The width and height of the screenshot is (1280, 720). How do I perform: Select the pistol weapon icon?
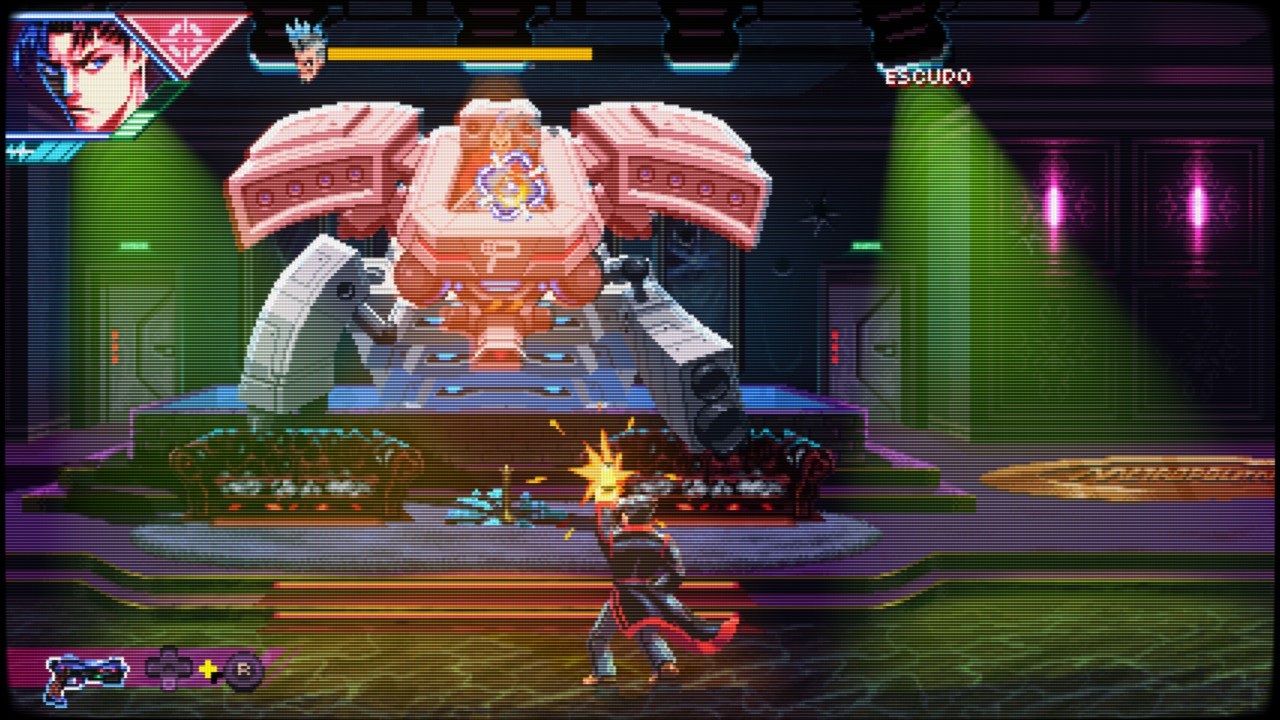coord(86,674)
